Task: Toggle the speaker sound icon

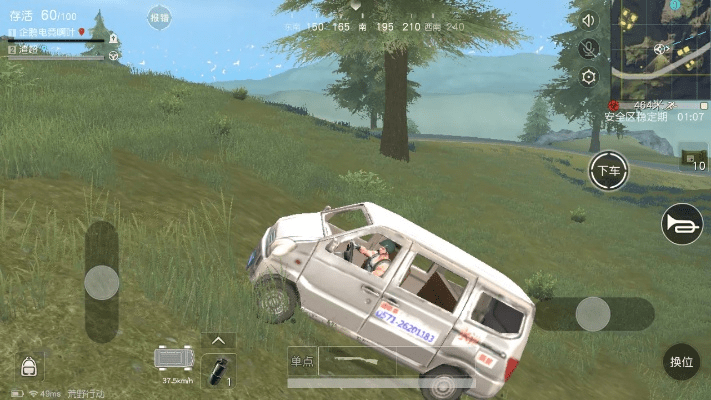Action: point(588,20)
